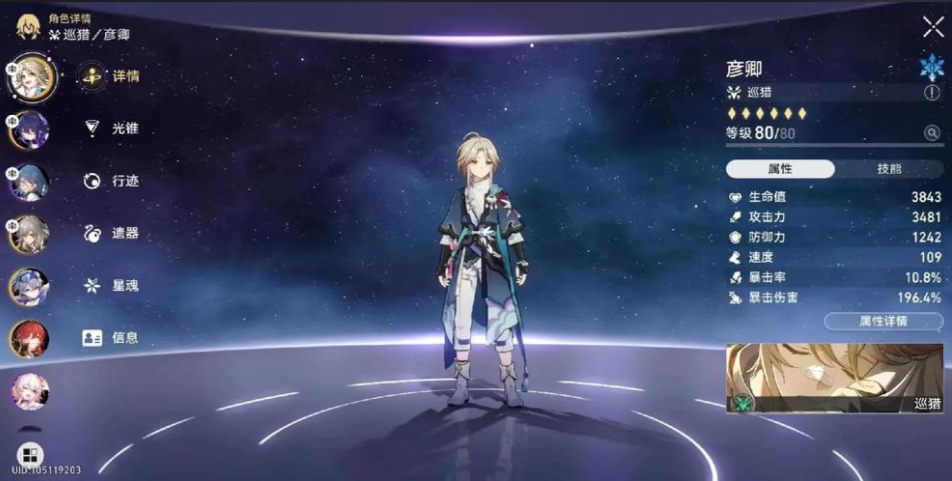Image resolution: width=952 pixels, height=481 pixels.
Task: Pick the pink-haired character portrait
Action: (x=29, y=391)
